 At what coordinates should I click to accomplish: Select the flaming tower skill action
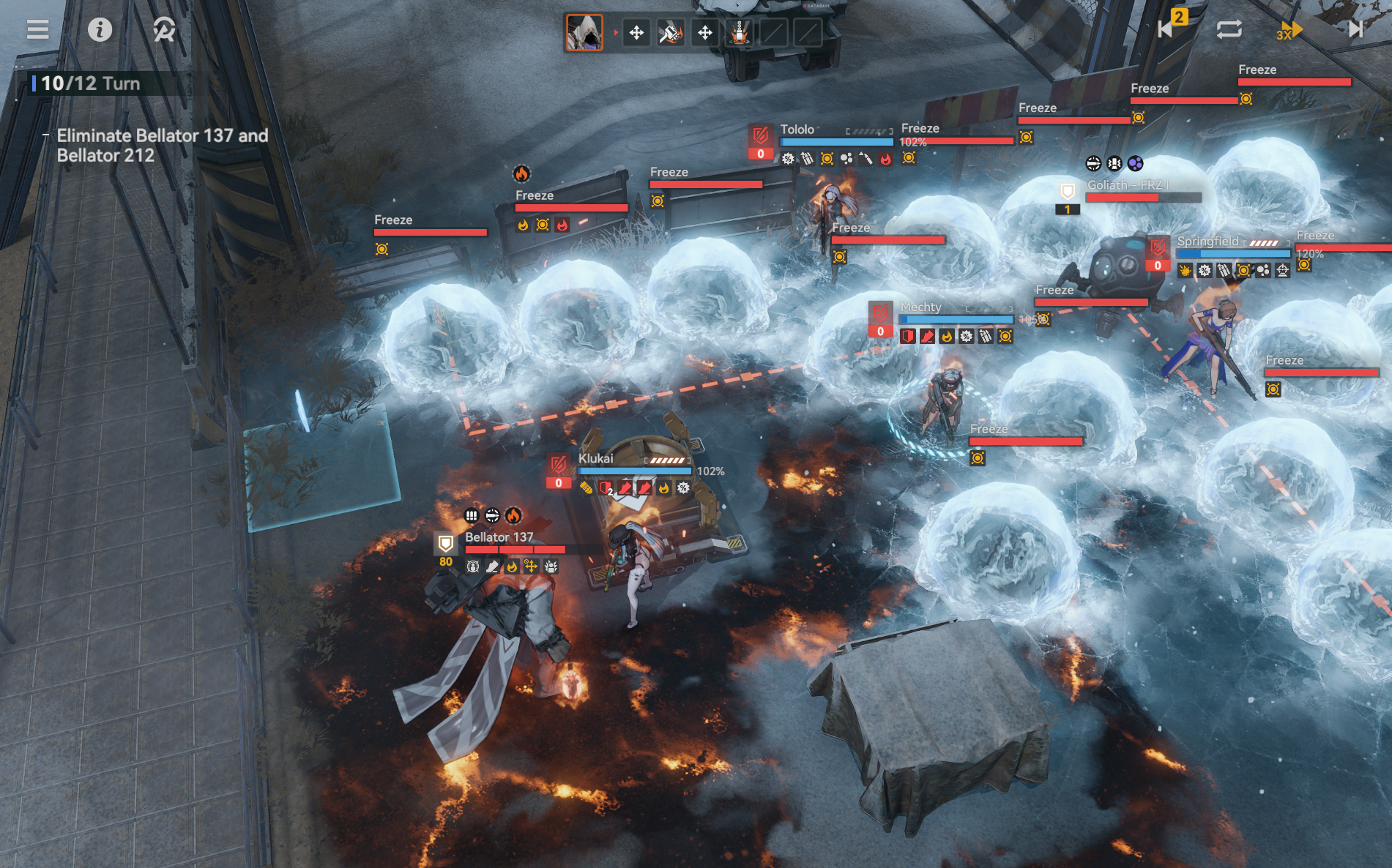tap(739, 33)
